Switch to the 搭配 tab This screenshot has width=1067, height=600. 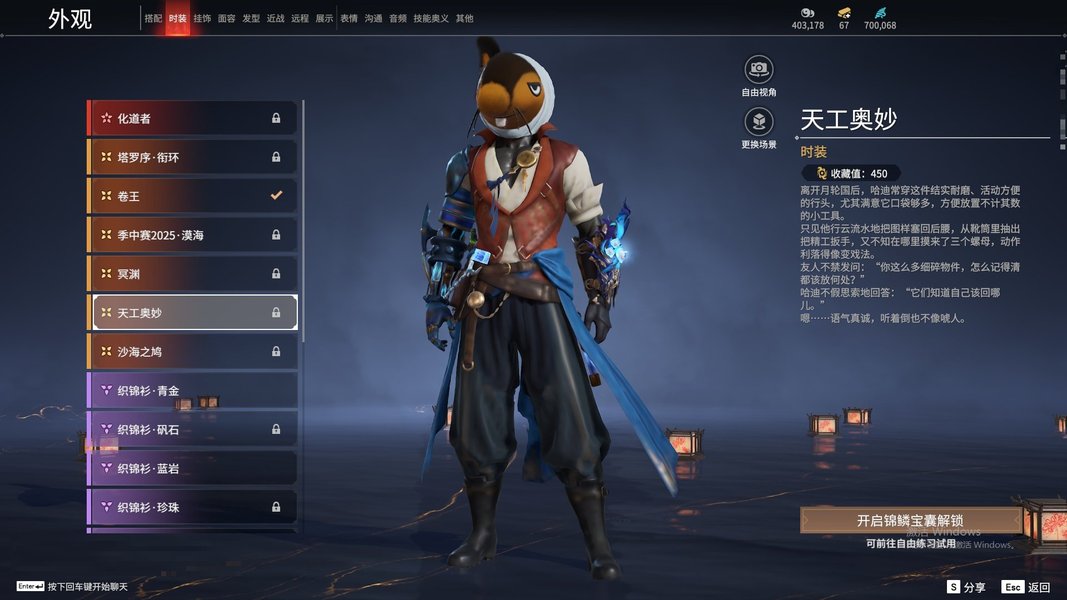153,18
